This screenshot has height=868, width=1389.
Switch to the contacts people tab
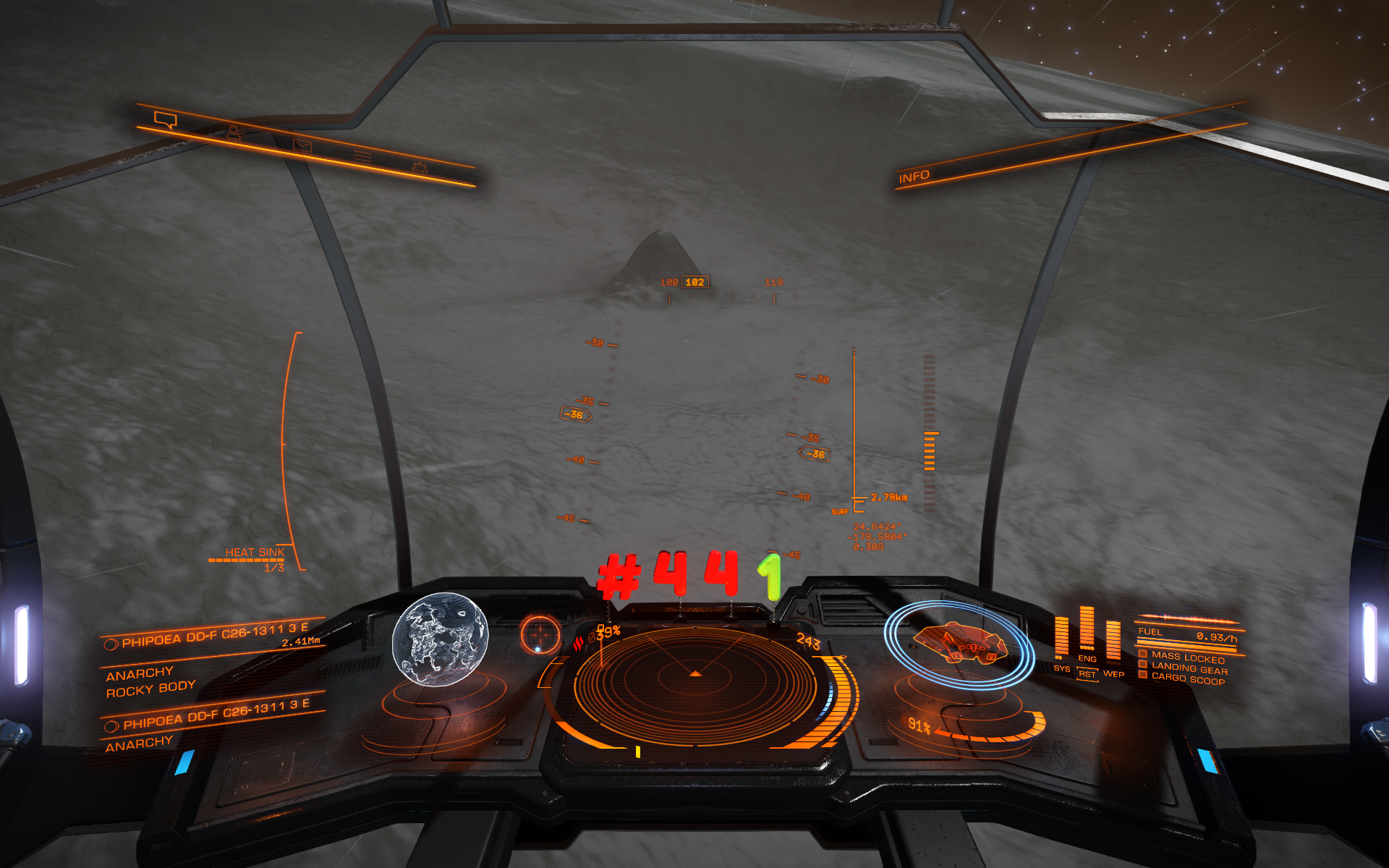[x=233, y=133]
